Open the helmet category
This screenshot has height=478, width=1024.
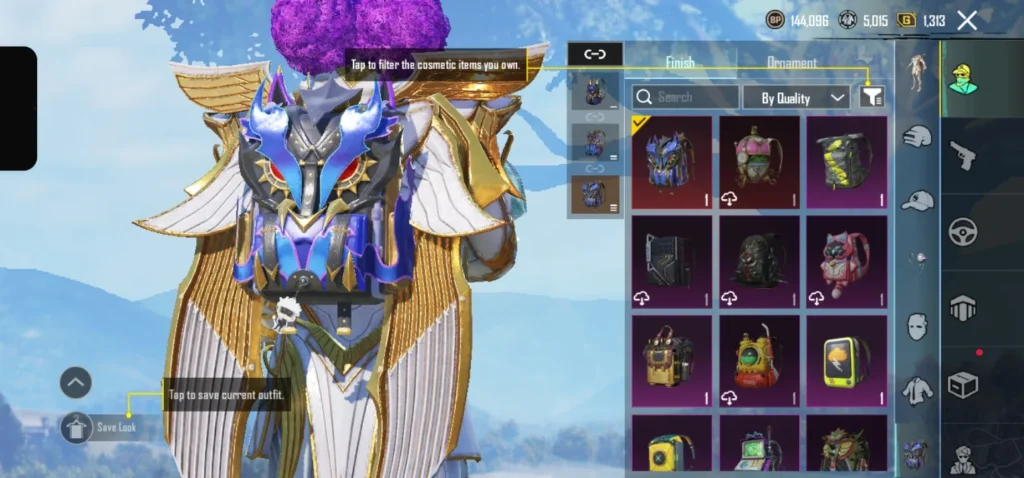pos(916,137)
